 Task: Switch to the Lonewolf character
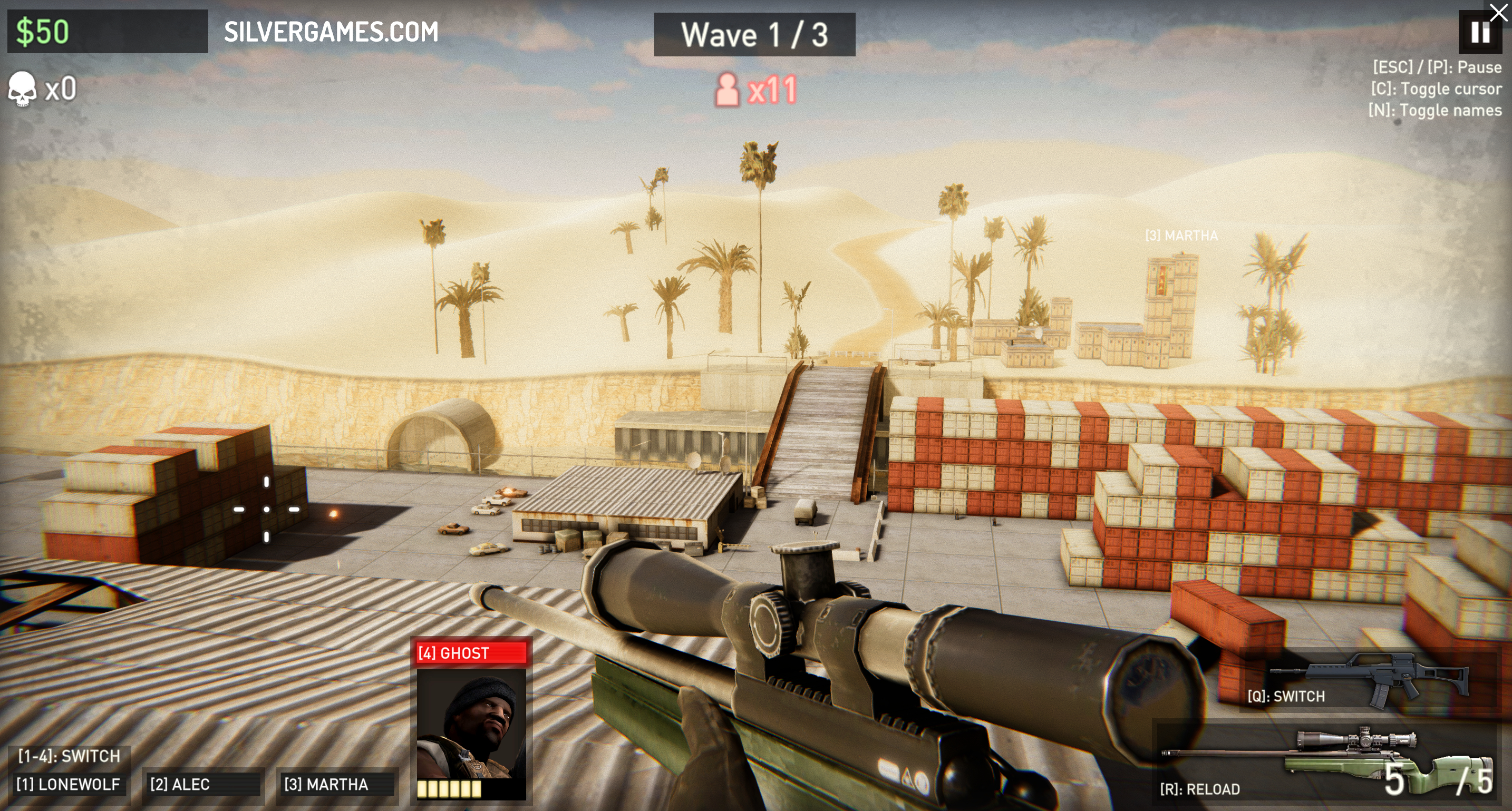coord(68,784)
